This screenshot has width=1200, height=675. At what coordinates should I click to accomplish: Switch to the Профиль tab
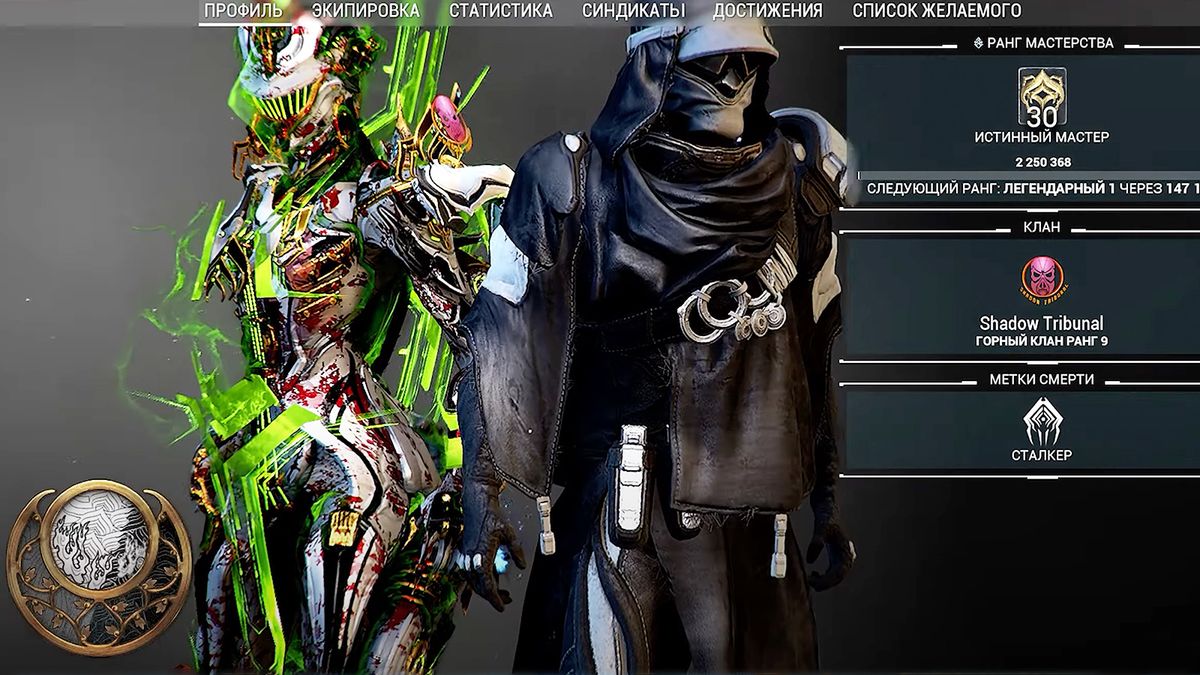pyautogui.click(x=243, y=12)
